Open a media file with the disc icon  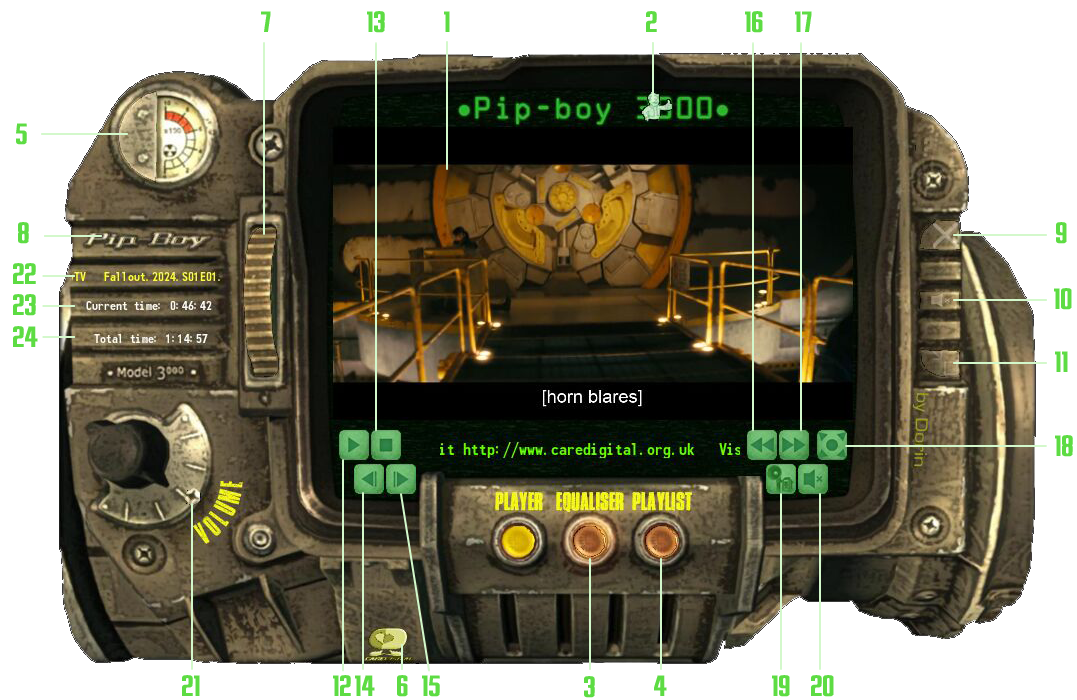781,480
